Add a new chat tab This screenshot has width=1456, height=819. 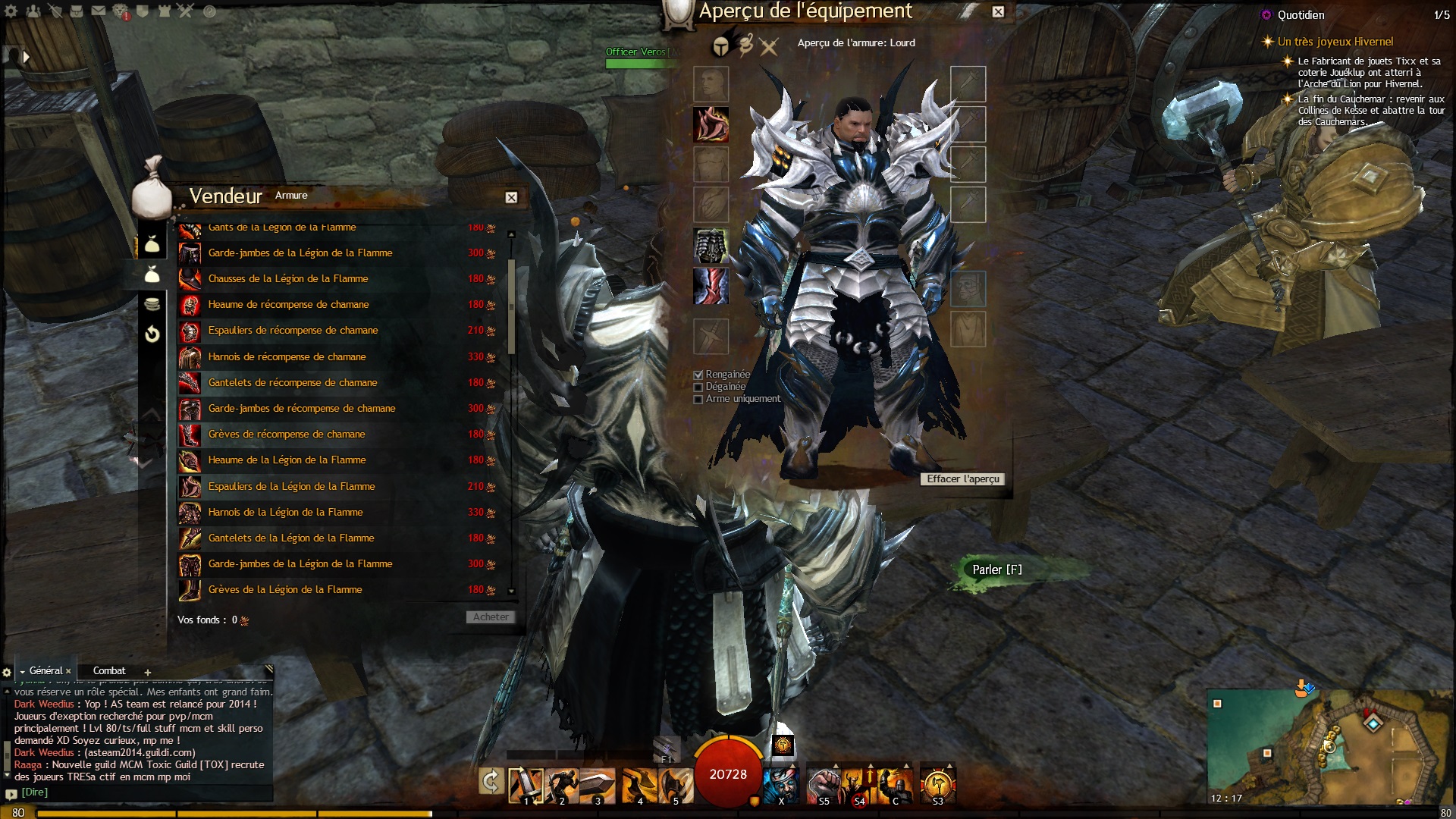click(x=148, y=672)
